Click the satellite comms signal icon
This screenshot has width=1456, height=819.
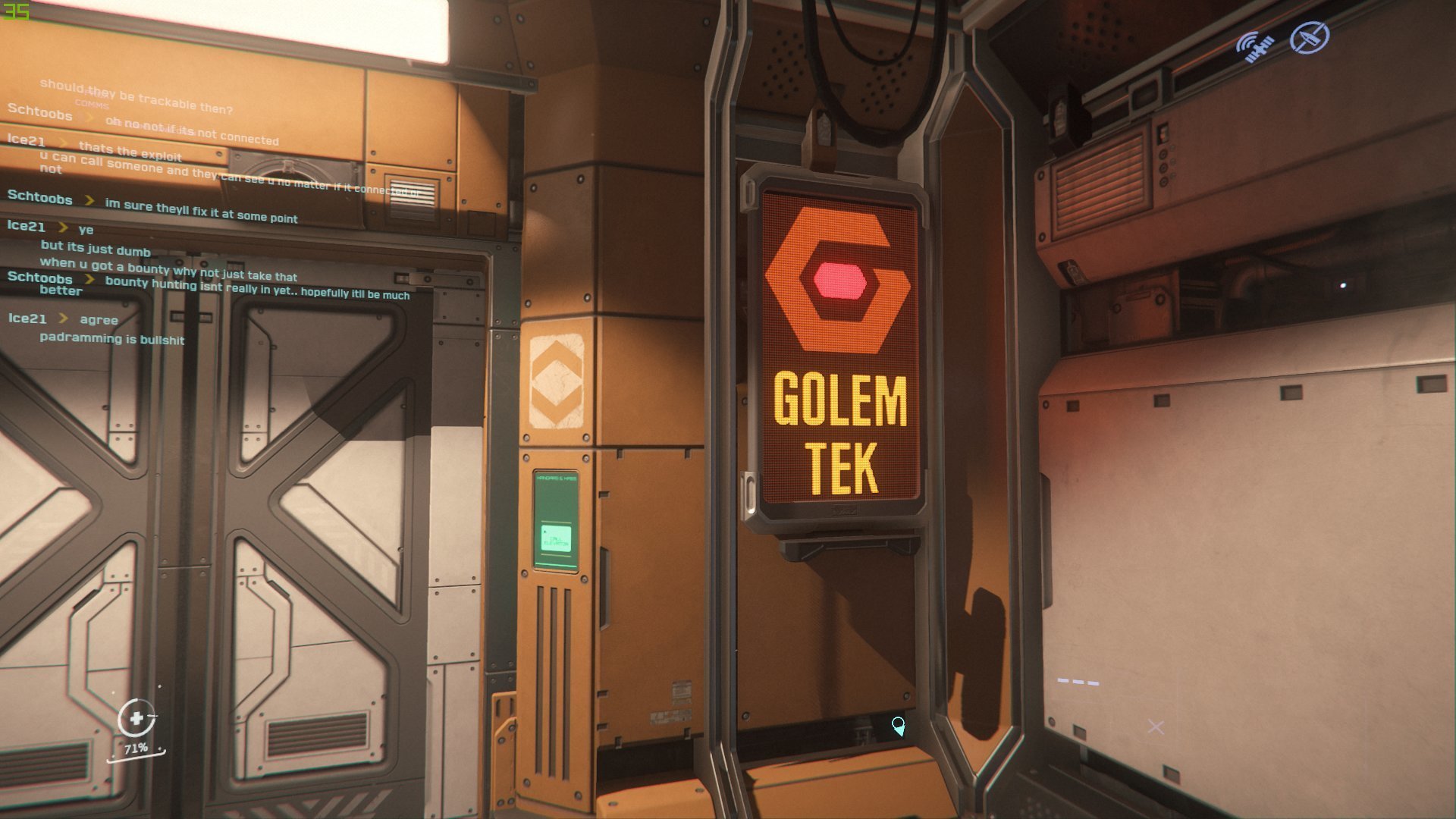point(1254,45)
